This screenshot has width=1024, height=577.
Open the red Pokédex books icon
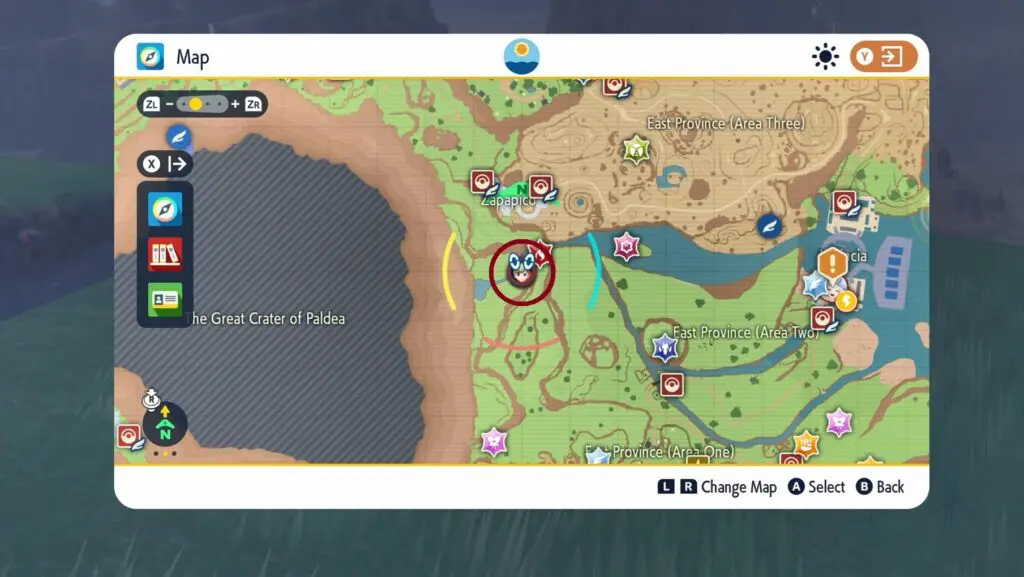pos(165,254)
